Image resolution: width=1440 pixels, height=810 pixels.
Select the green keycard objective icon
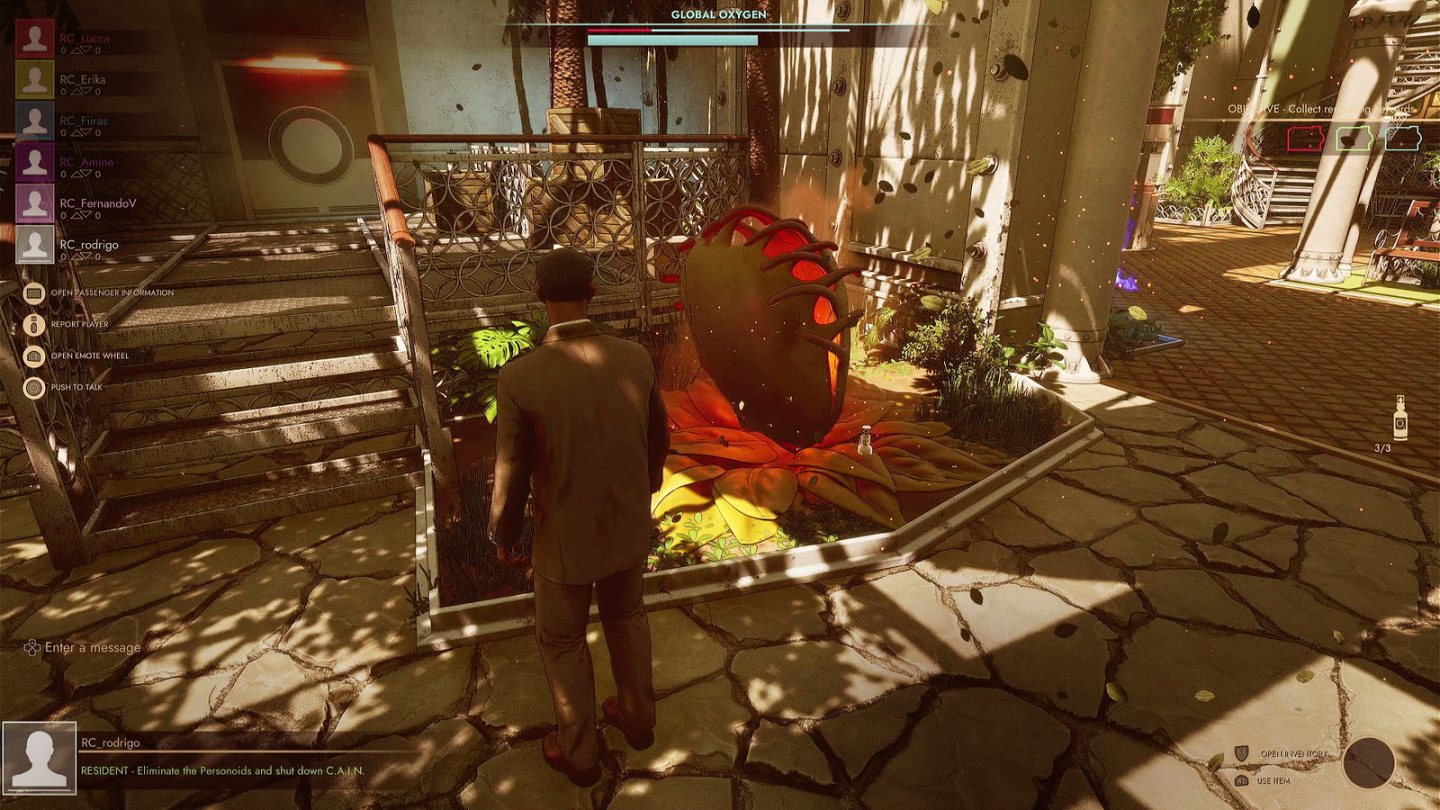pos(1354,138)
